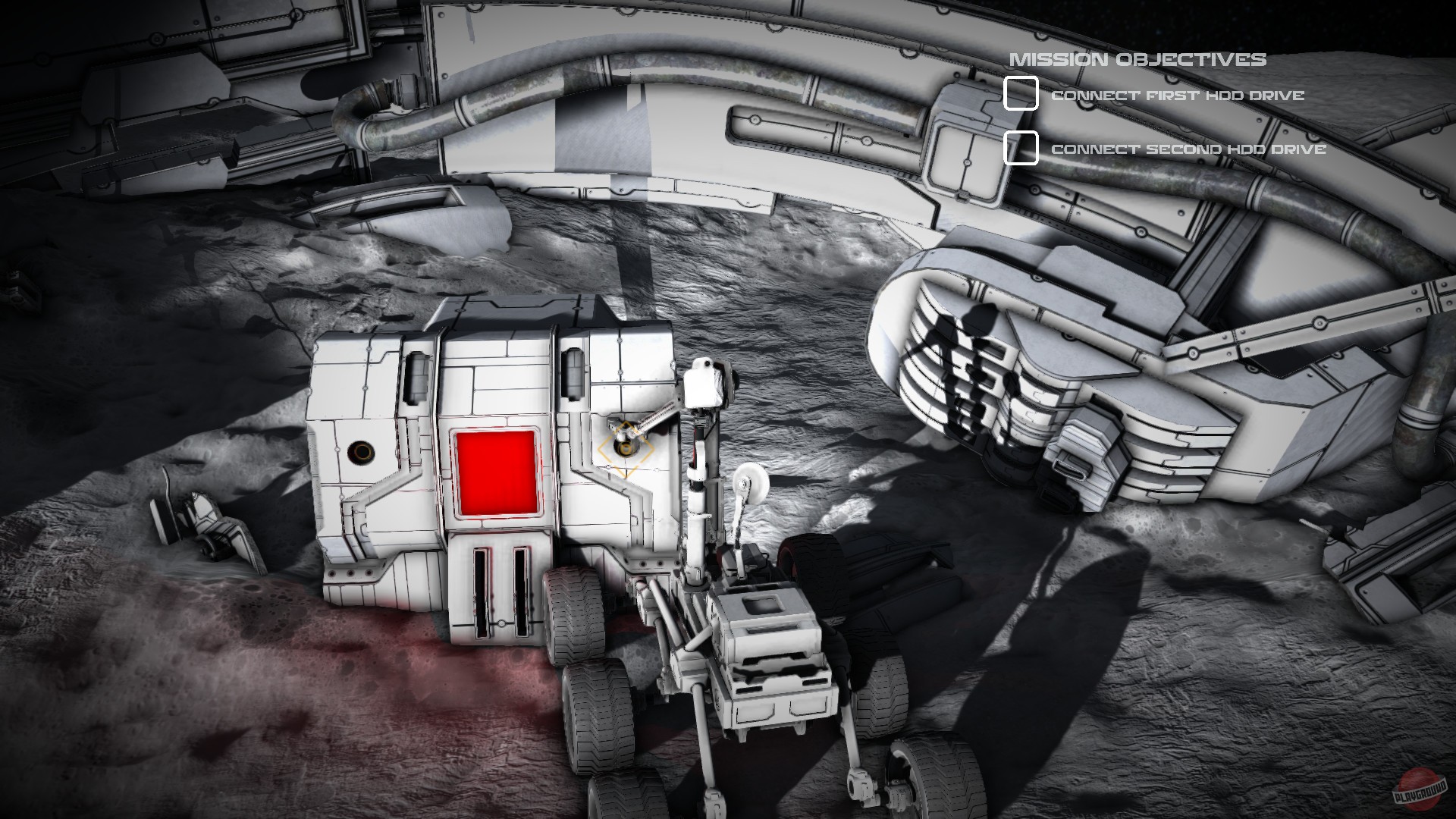Click the Mission Objectives heading

point(1140,56)
